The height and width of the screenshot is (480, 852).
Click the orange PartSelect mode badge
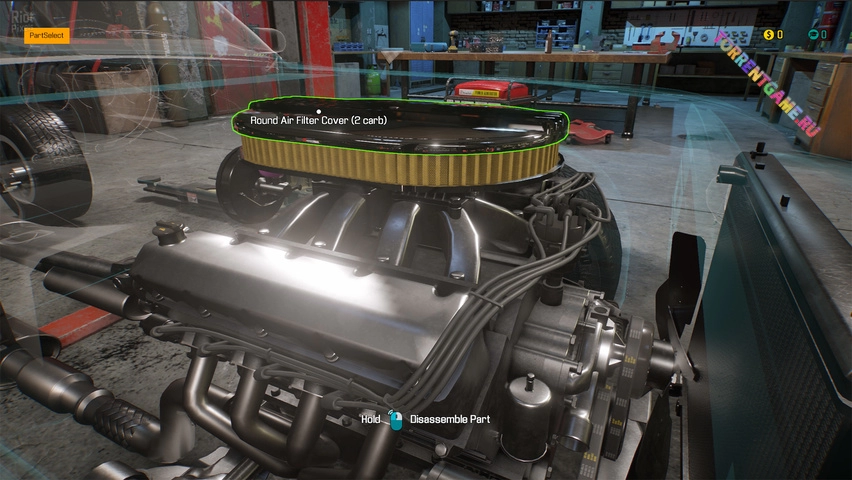47,35
